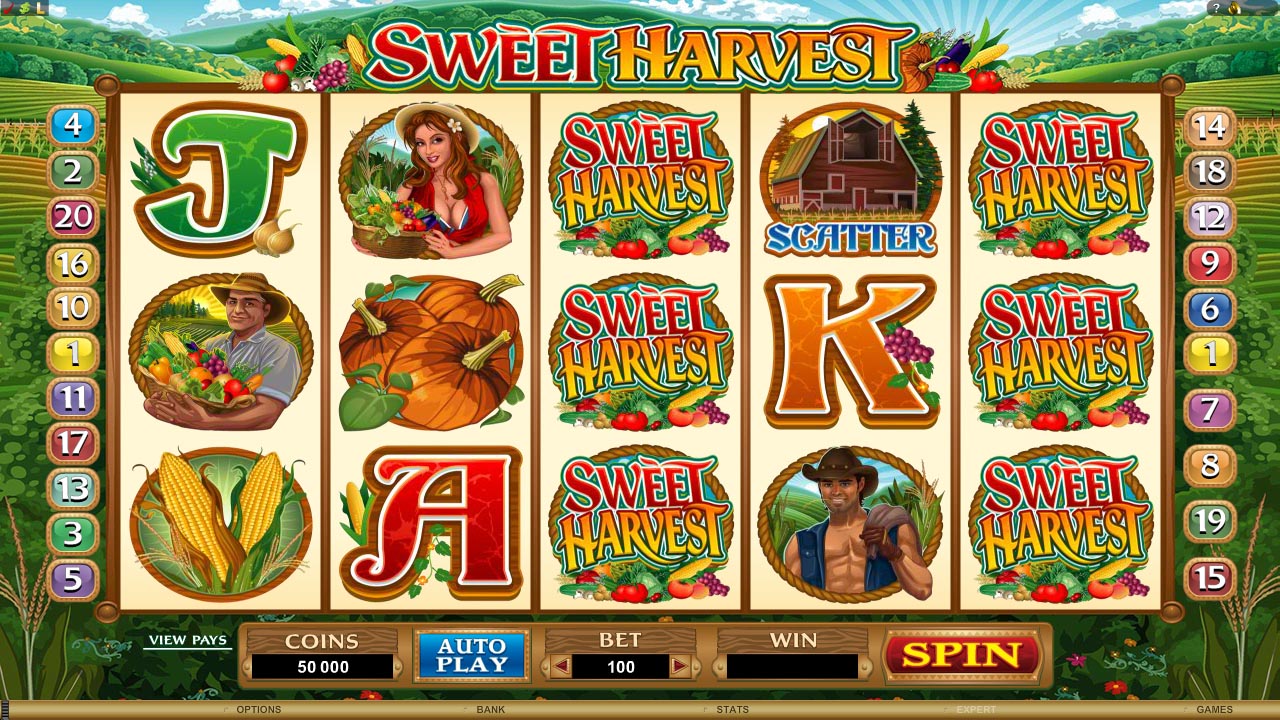Switch to Expert mode

click(976, 710)
